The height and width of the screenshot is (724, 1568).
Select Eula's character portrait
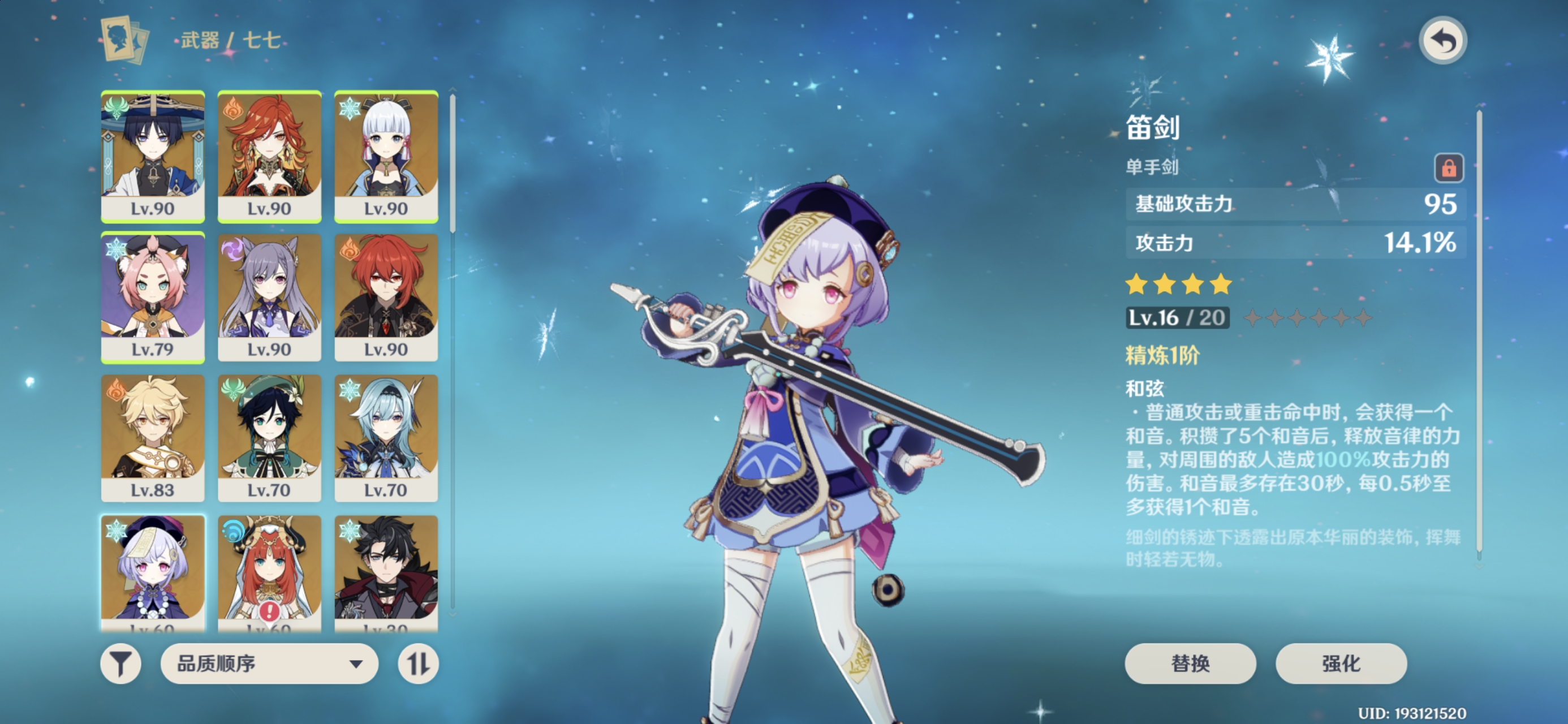[x=386, y=438]
